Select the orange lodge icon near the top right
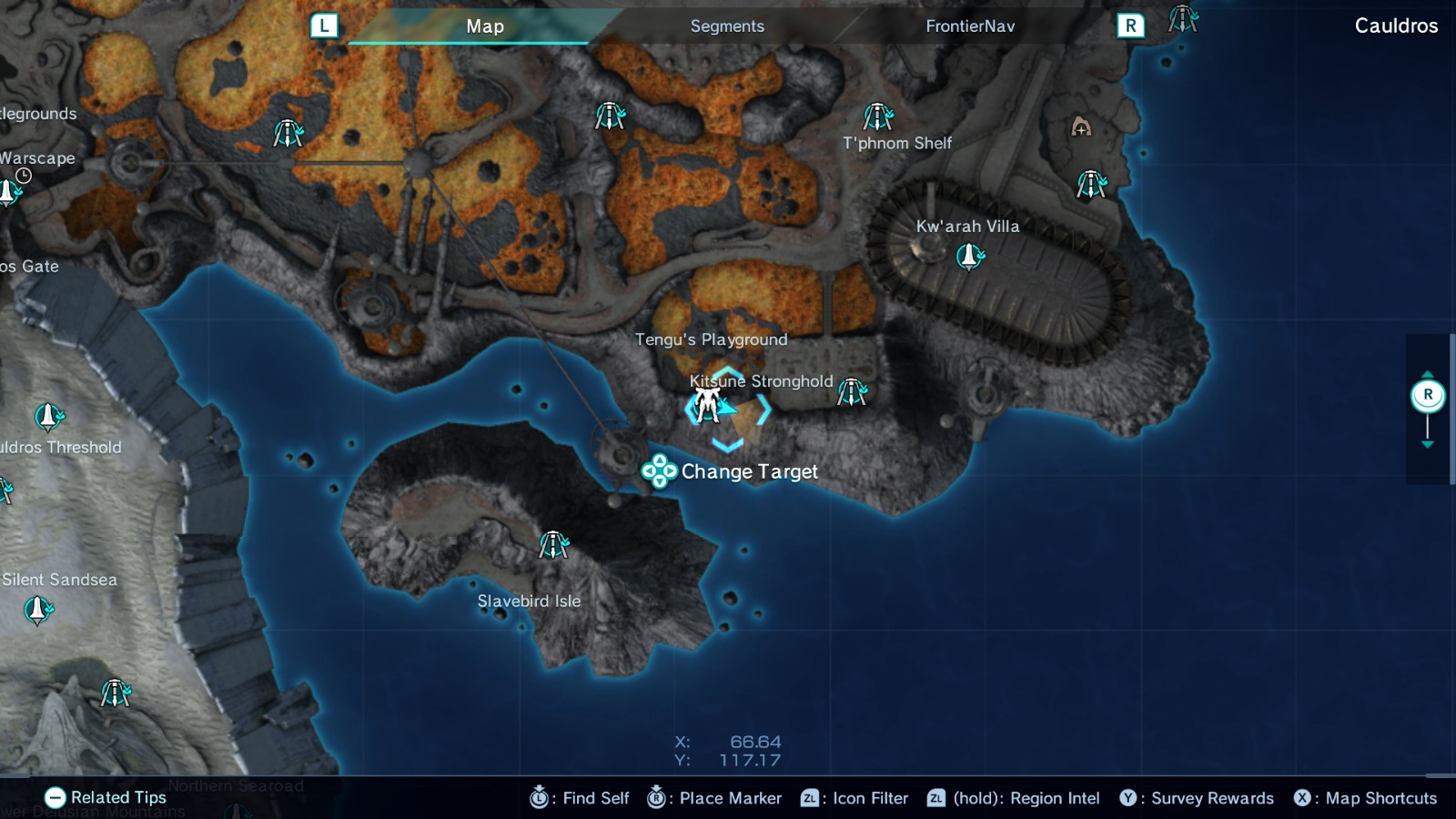Viewport: 1456px width, 819px height. tap(1081, 128)
